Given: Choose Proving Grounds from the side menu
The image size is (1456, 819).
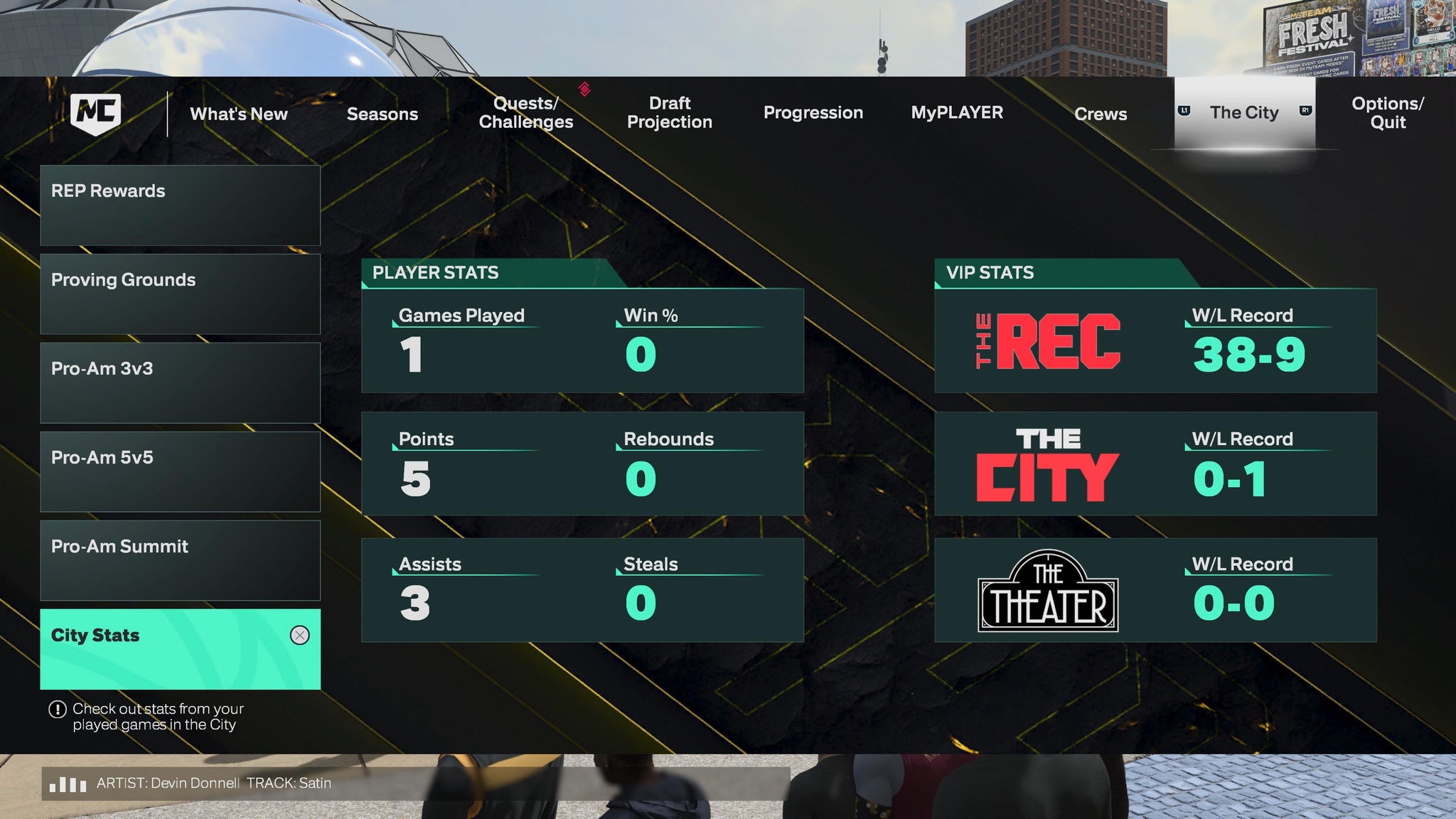Looking at the screenshot, I should [x=180, y=294].
